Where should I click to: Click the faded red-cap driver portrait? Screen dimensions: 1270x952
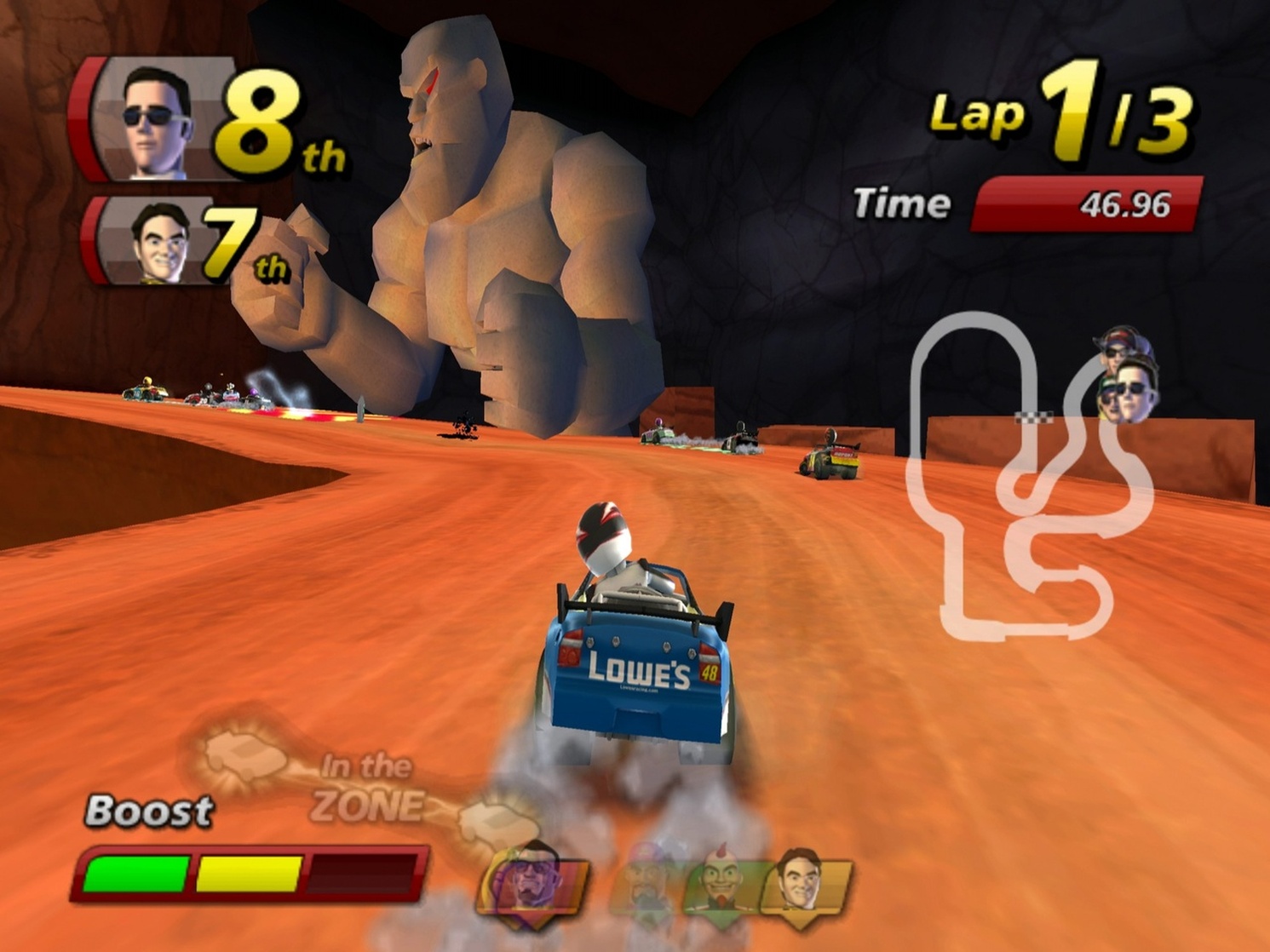[645, 875]
